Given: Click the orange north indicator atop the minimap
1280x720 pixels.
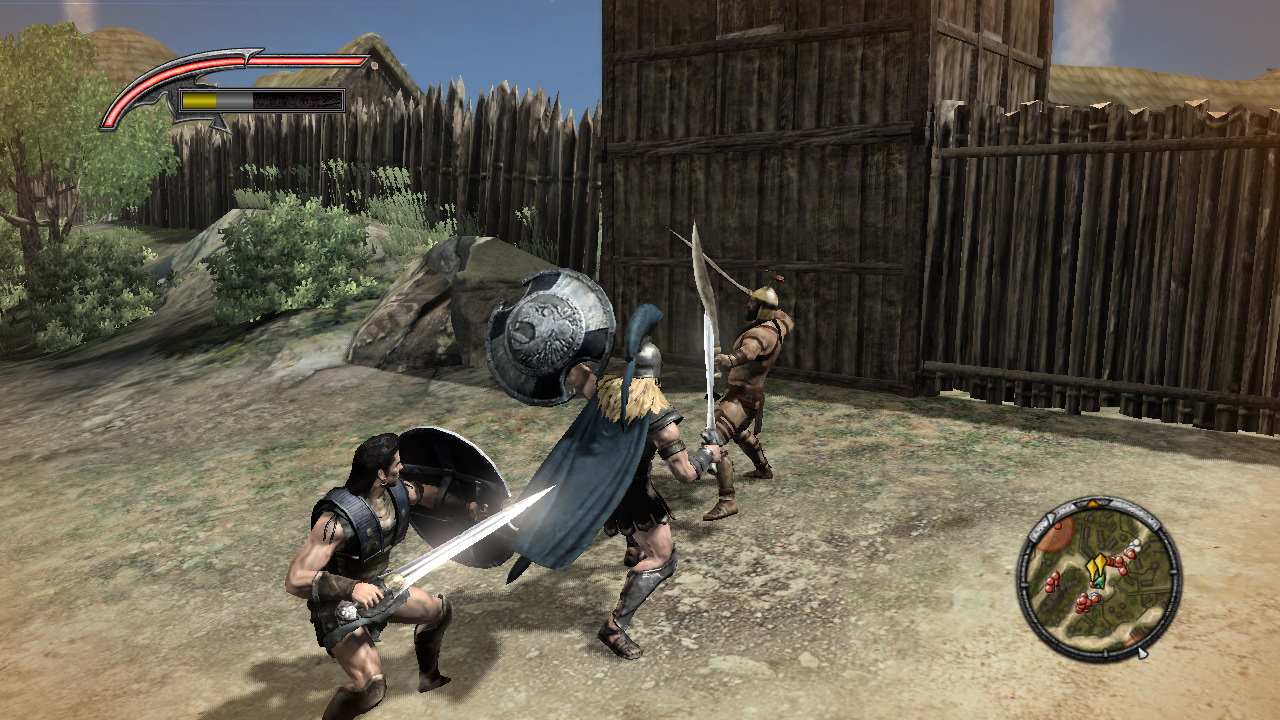Looking at the screenshot, I should click(1093, 503).
